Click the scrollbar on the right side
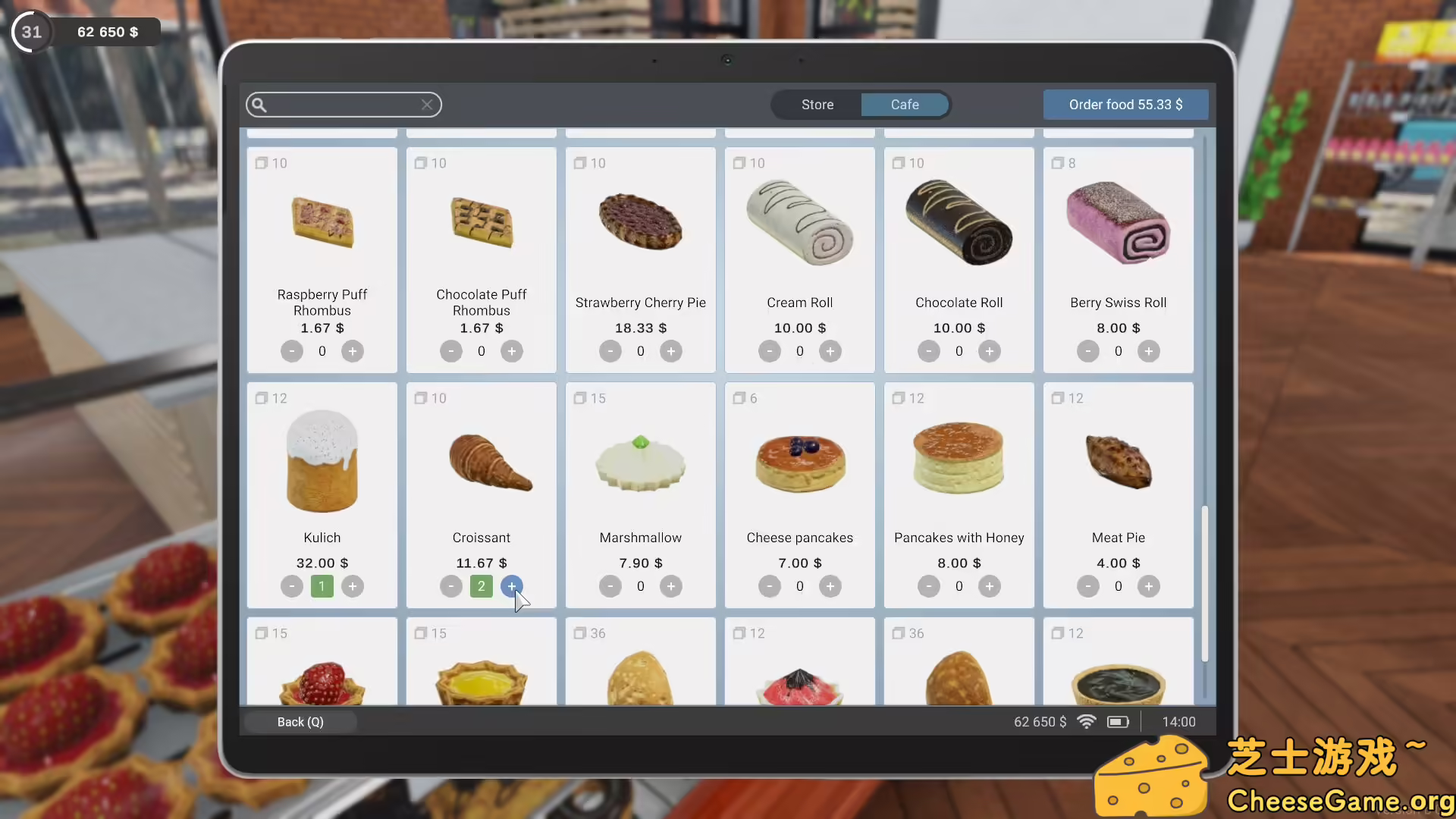Screen dimensions: 1456x819 click(1206, 584)
